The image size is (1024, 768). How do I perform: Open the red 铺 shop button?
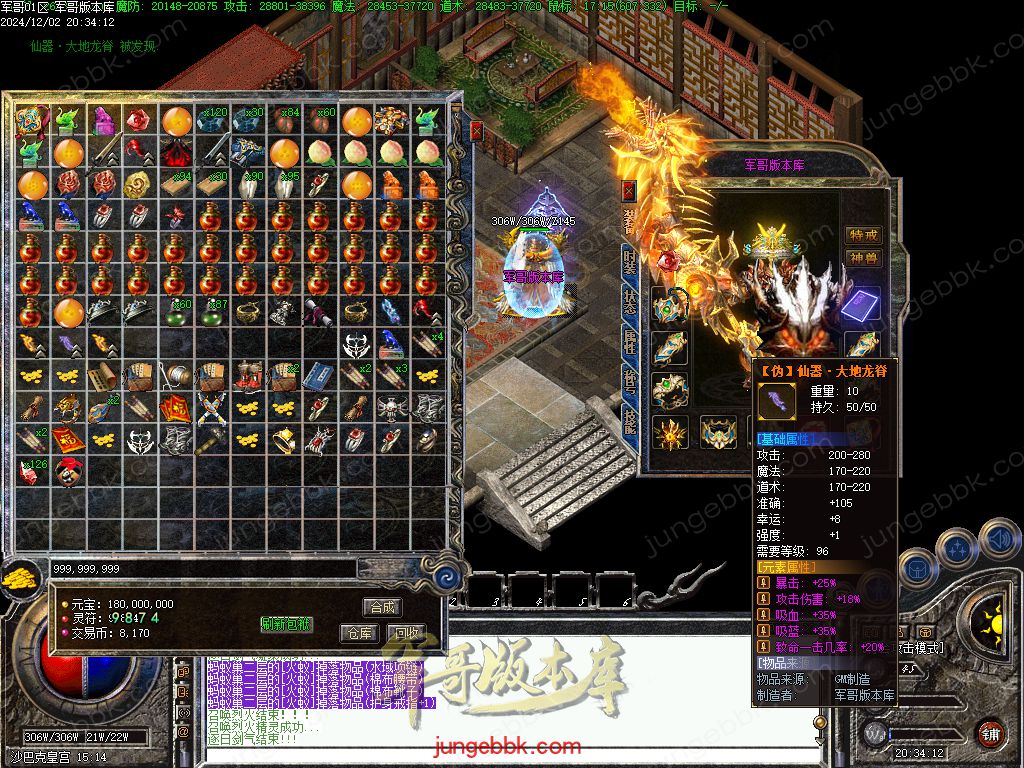pyautogui.click(x=989, y=734)
